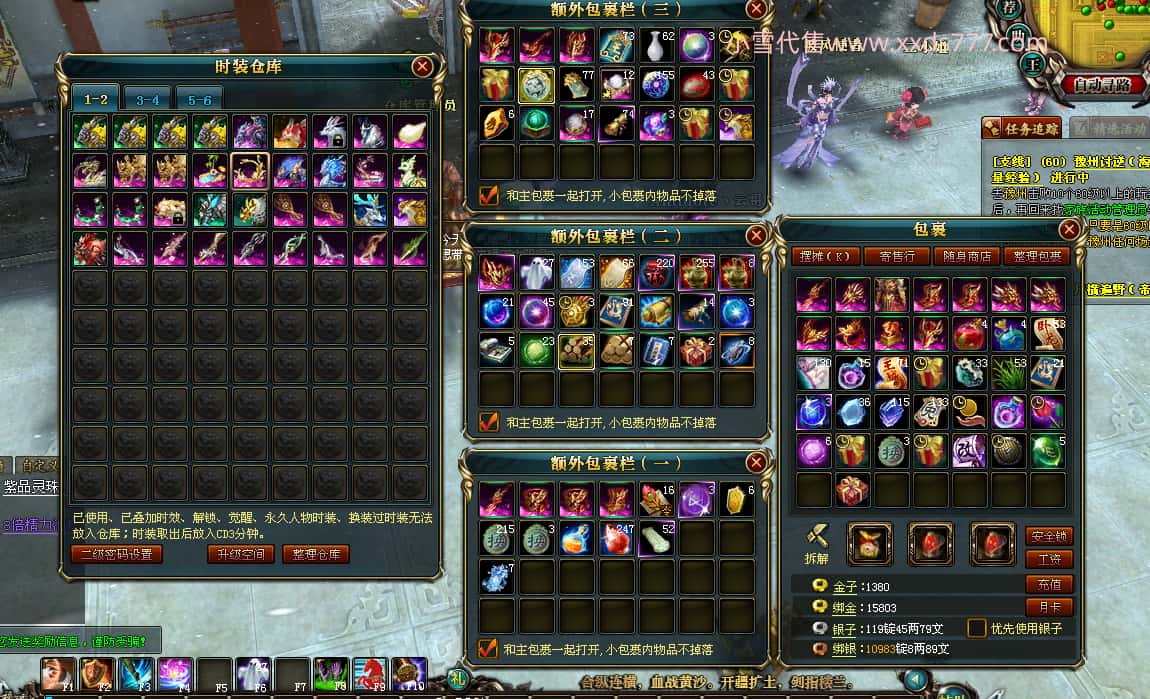Screen dimensions: 1150x699
Task: Activate the 自动寻路 auto-pathing button
Action: coord(1103,85)
